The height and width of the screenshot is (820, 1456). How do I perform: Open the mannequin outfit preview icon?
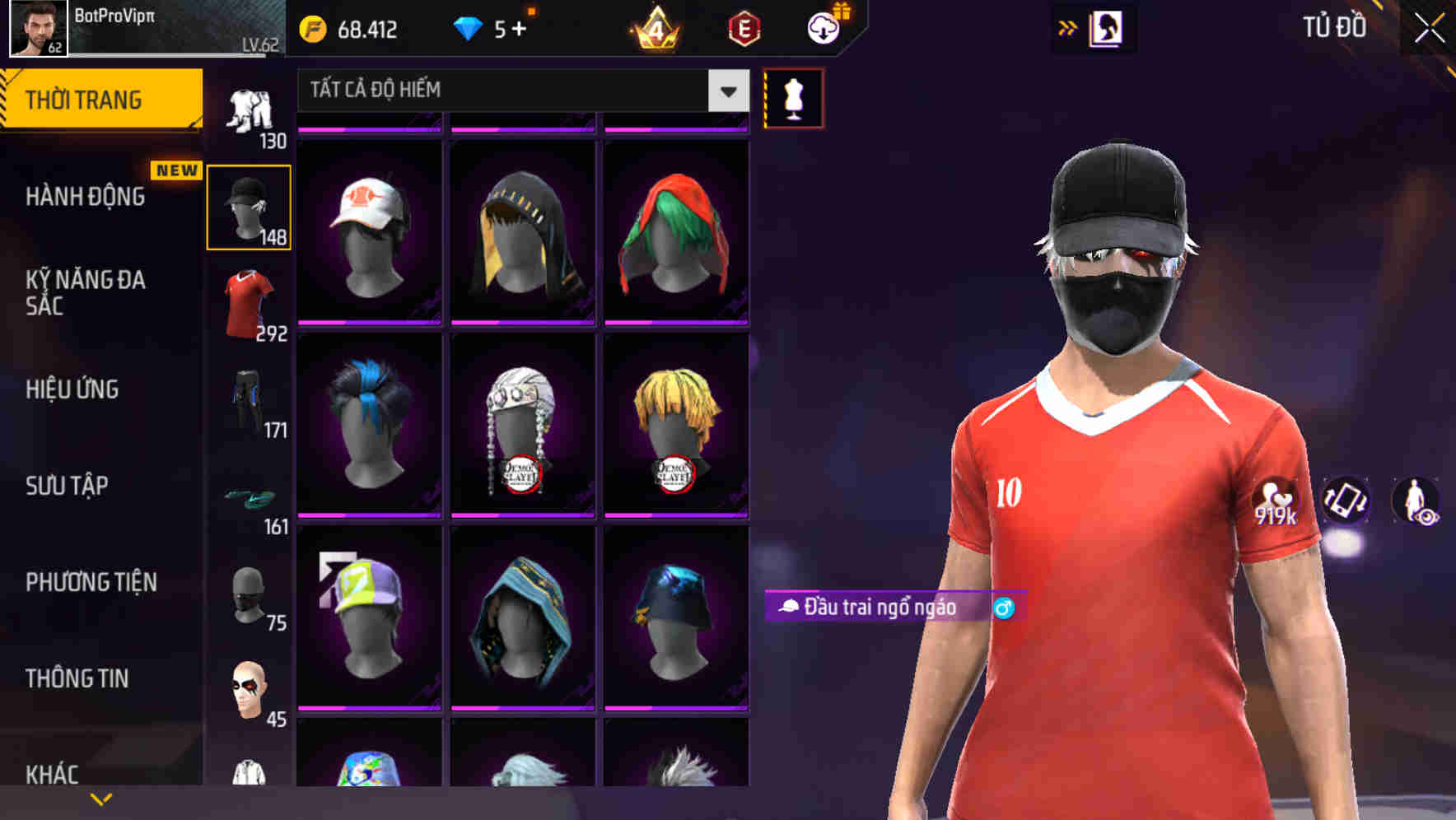point(793,97)
